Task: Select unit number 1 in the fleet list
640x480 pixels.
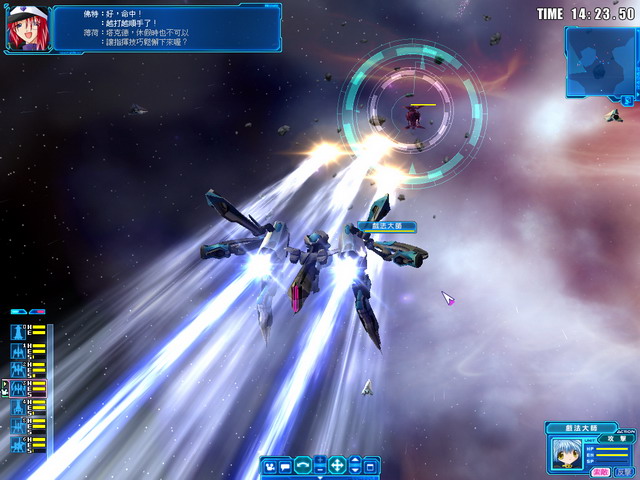Action: (x=18, y=350)
